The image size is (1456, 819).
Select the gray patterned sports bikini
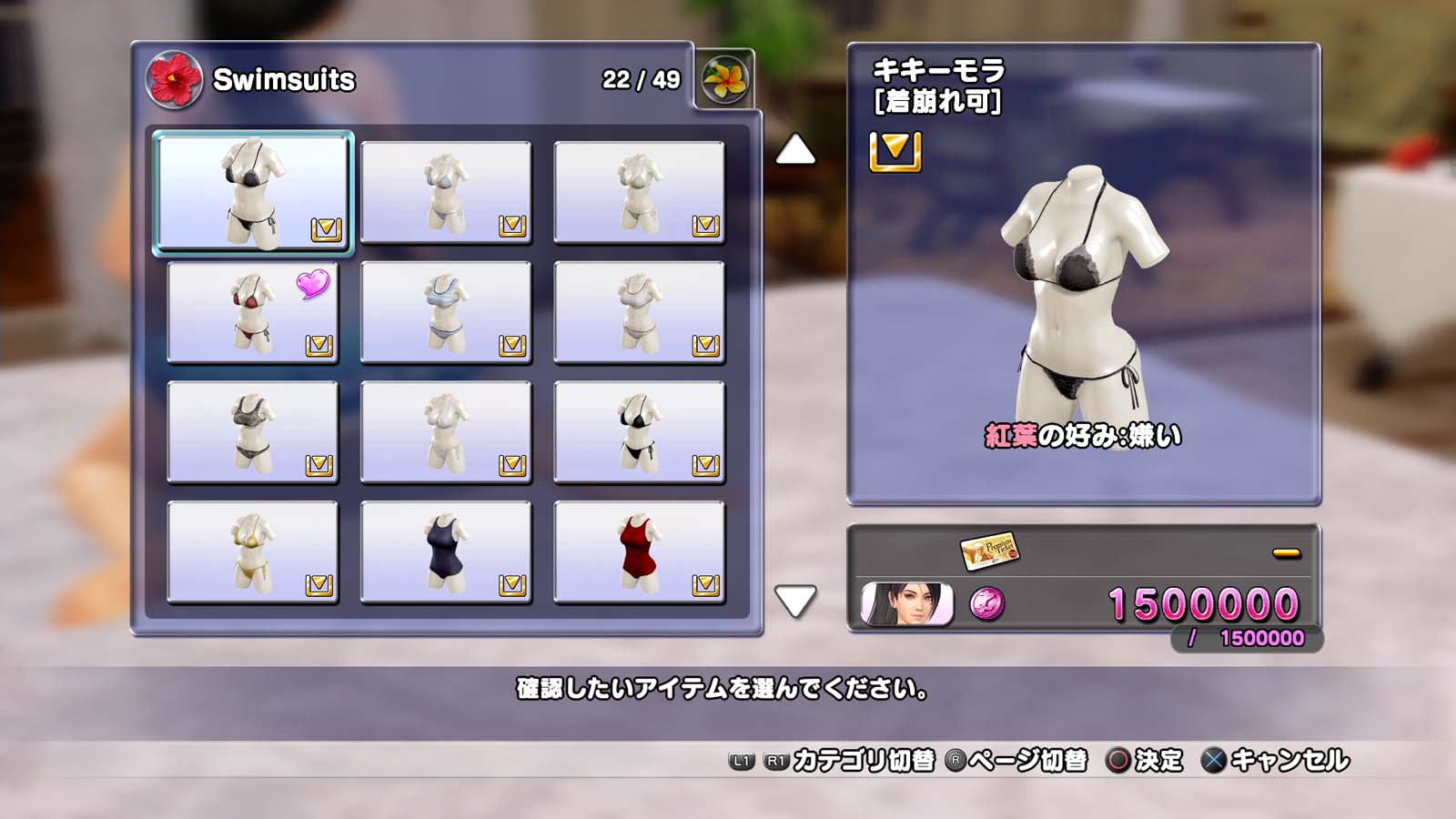(x=252, y=431)
